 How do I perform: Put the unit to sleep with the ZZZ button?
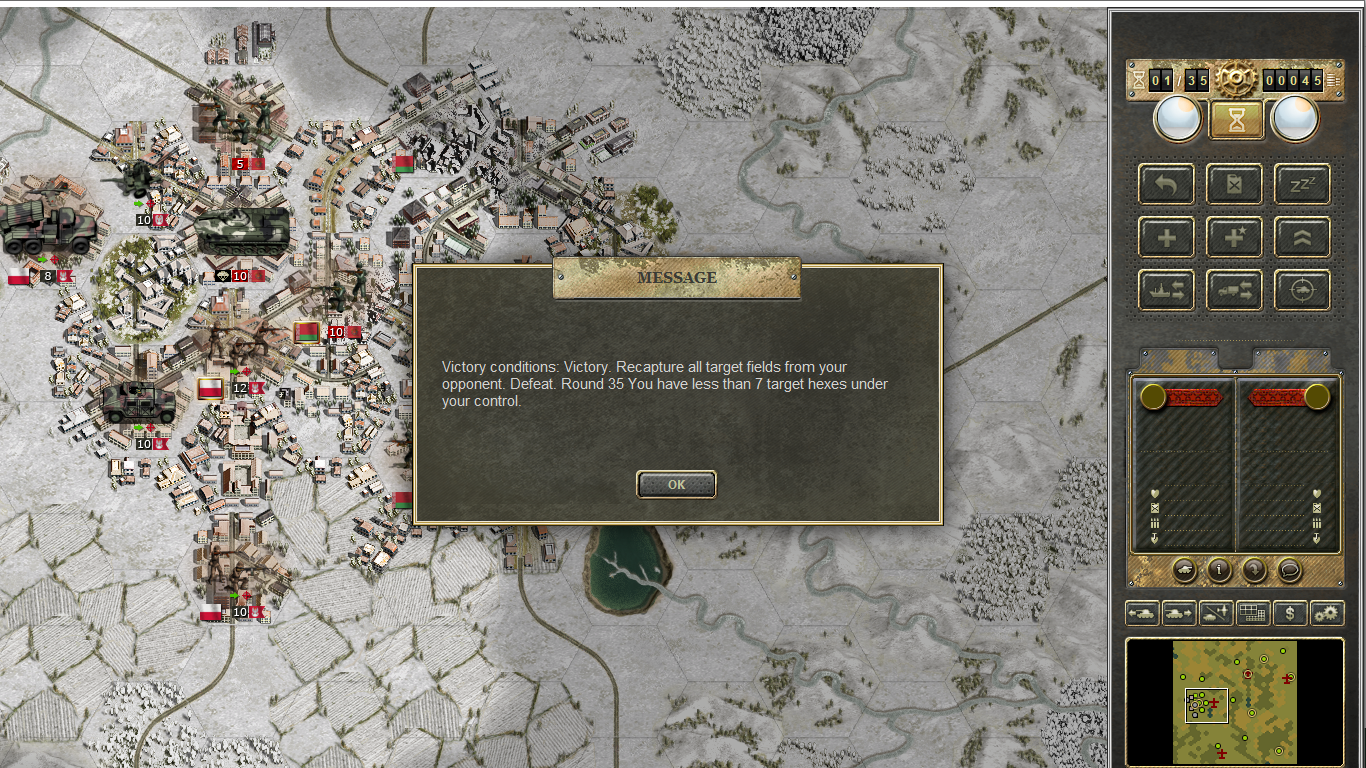(1302, 185)
